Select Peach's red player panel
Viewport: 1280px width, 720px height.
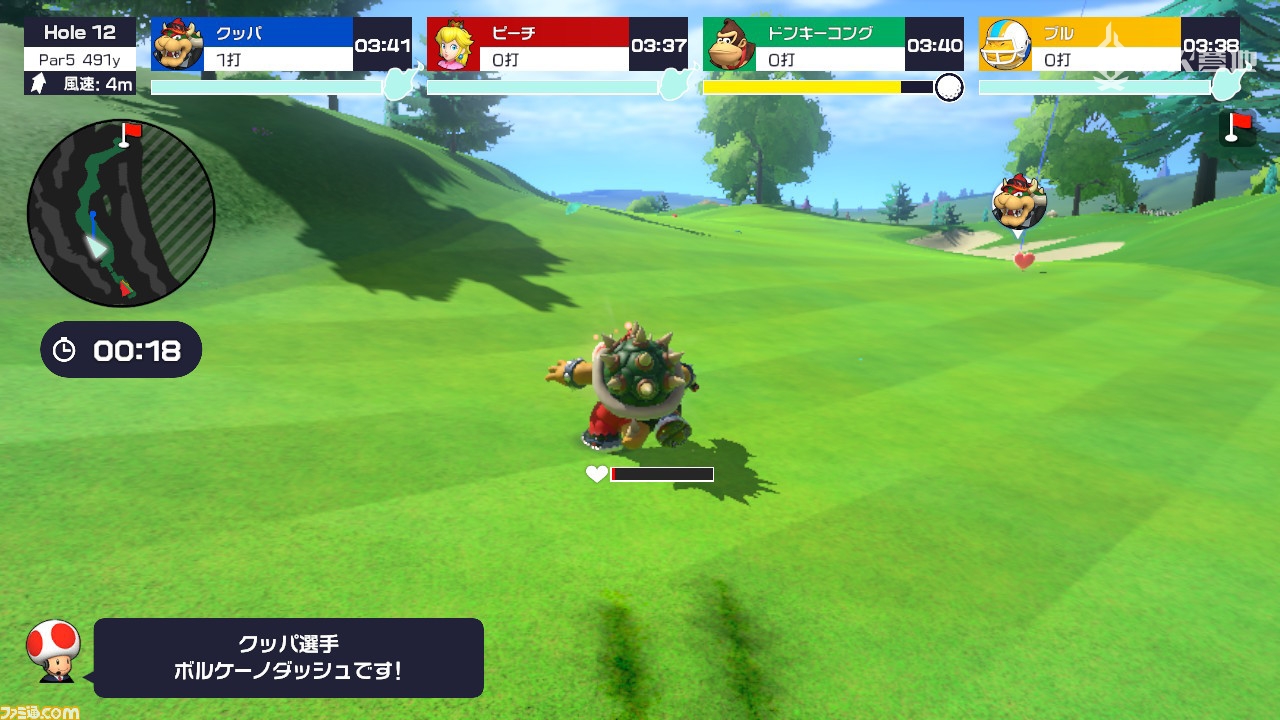(557, 45)
